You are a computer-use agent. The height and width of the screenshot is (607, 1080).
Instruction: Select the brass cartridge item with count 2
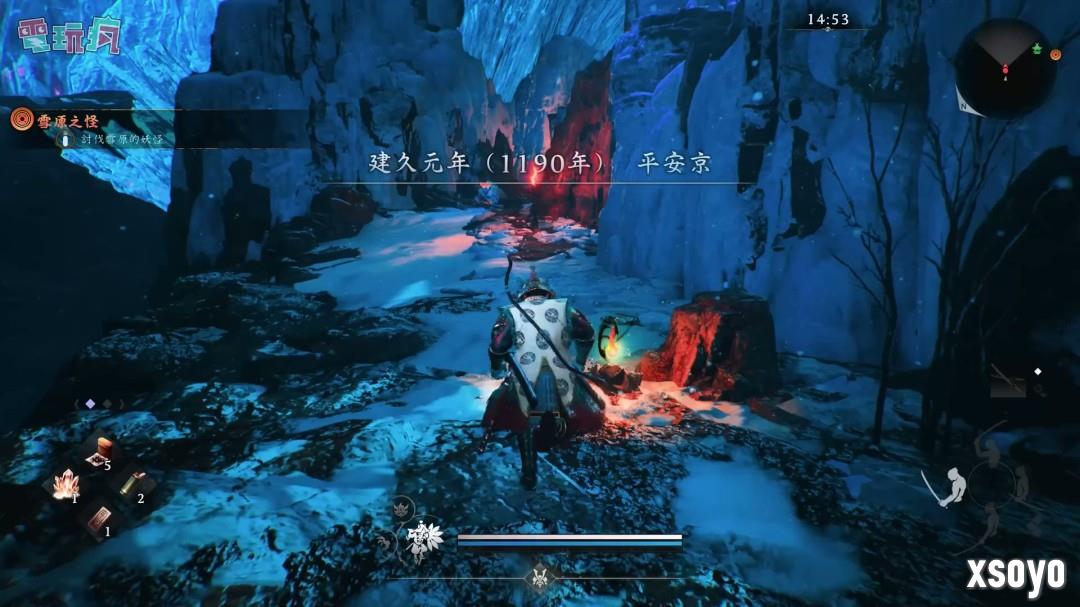point(129,485)
